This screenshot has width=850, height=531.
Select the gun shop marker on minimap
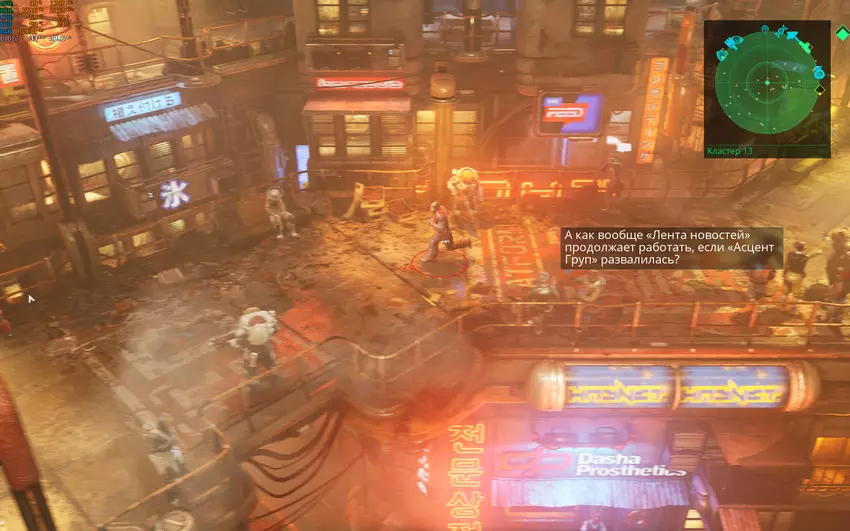tap(730, 43)
